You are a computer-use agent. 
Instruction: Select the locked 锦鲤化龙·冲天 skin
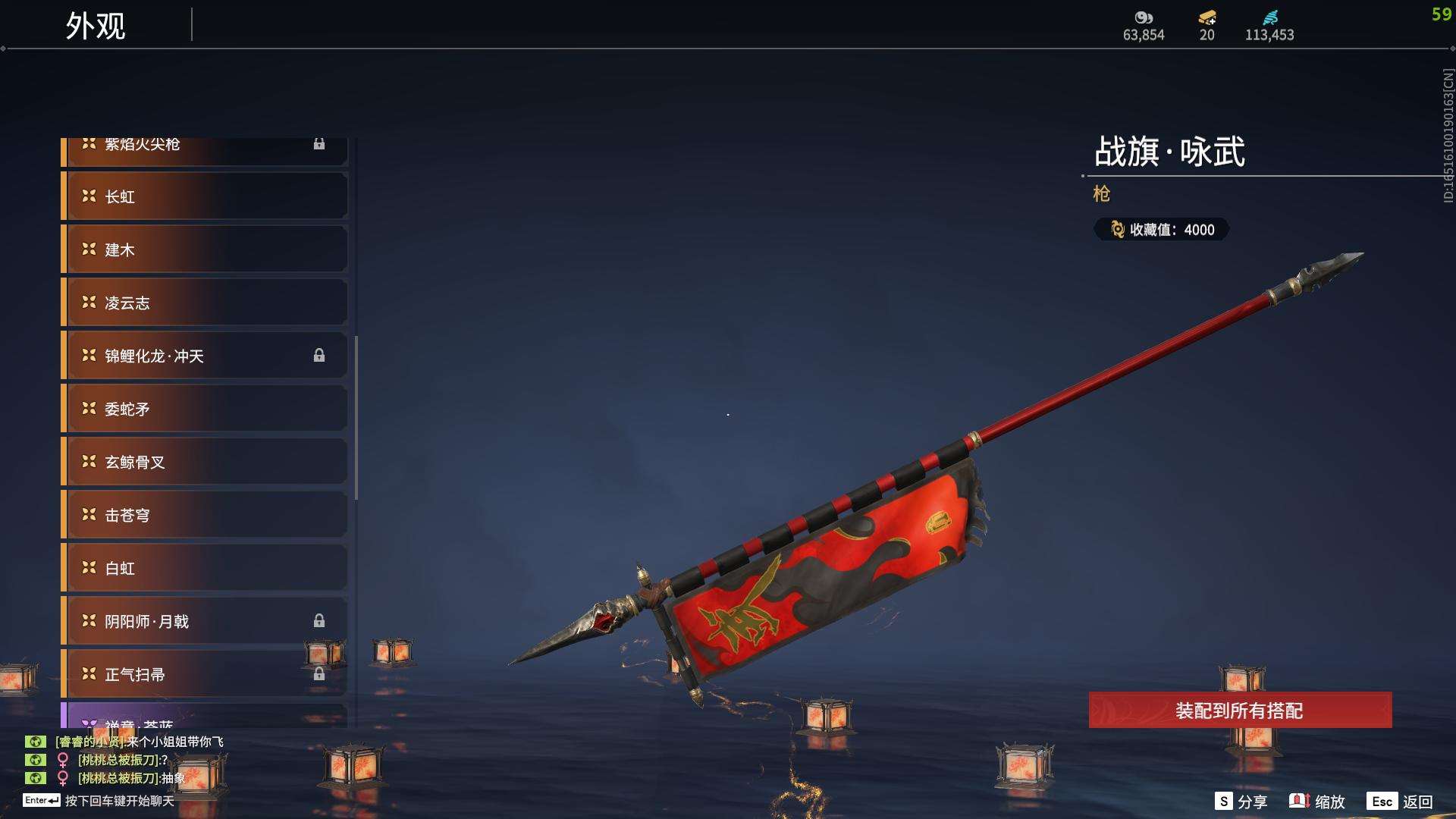pos(205,356)
